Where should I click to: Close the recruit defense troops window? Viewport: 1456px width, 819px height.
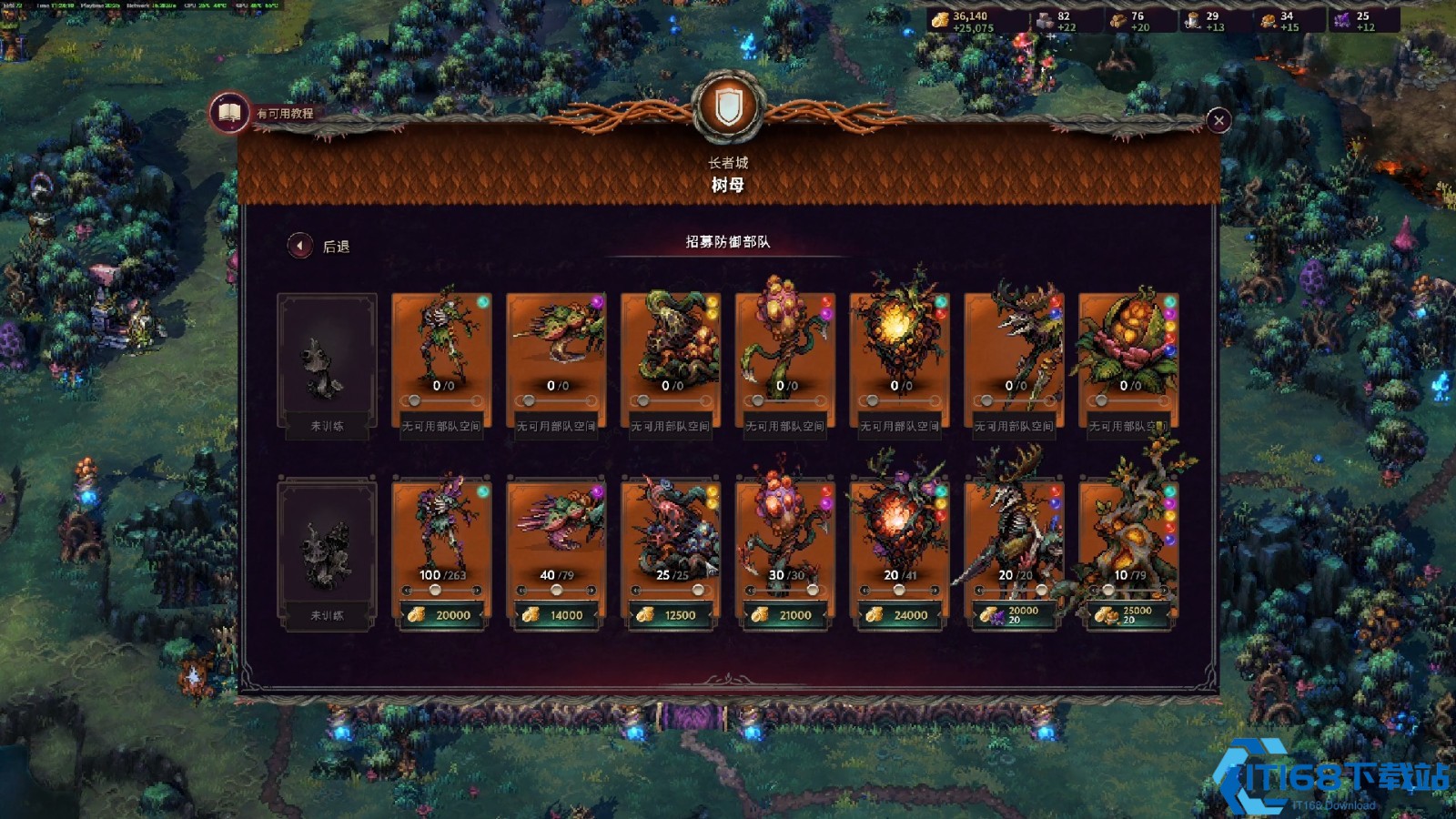pyautogui.click(x=1218, y=120)
